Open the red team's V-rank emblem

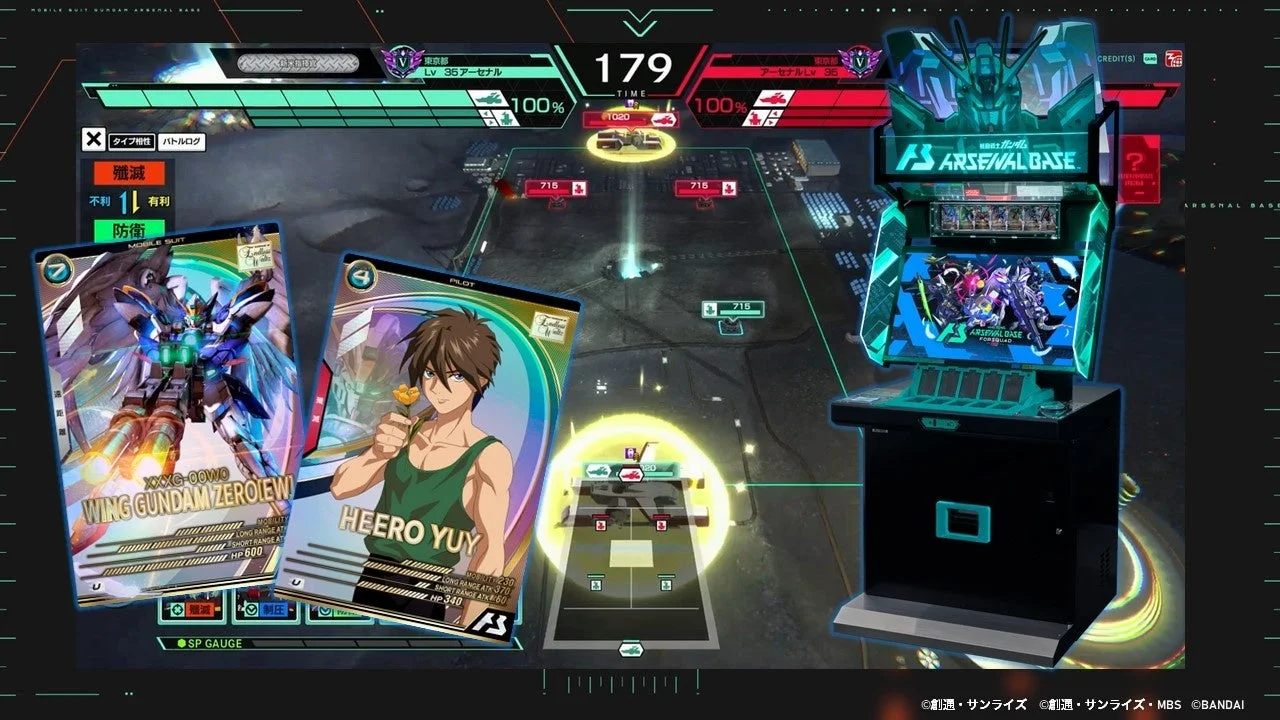point(860,62)
